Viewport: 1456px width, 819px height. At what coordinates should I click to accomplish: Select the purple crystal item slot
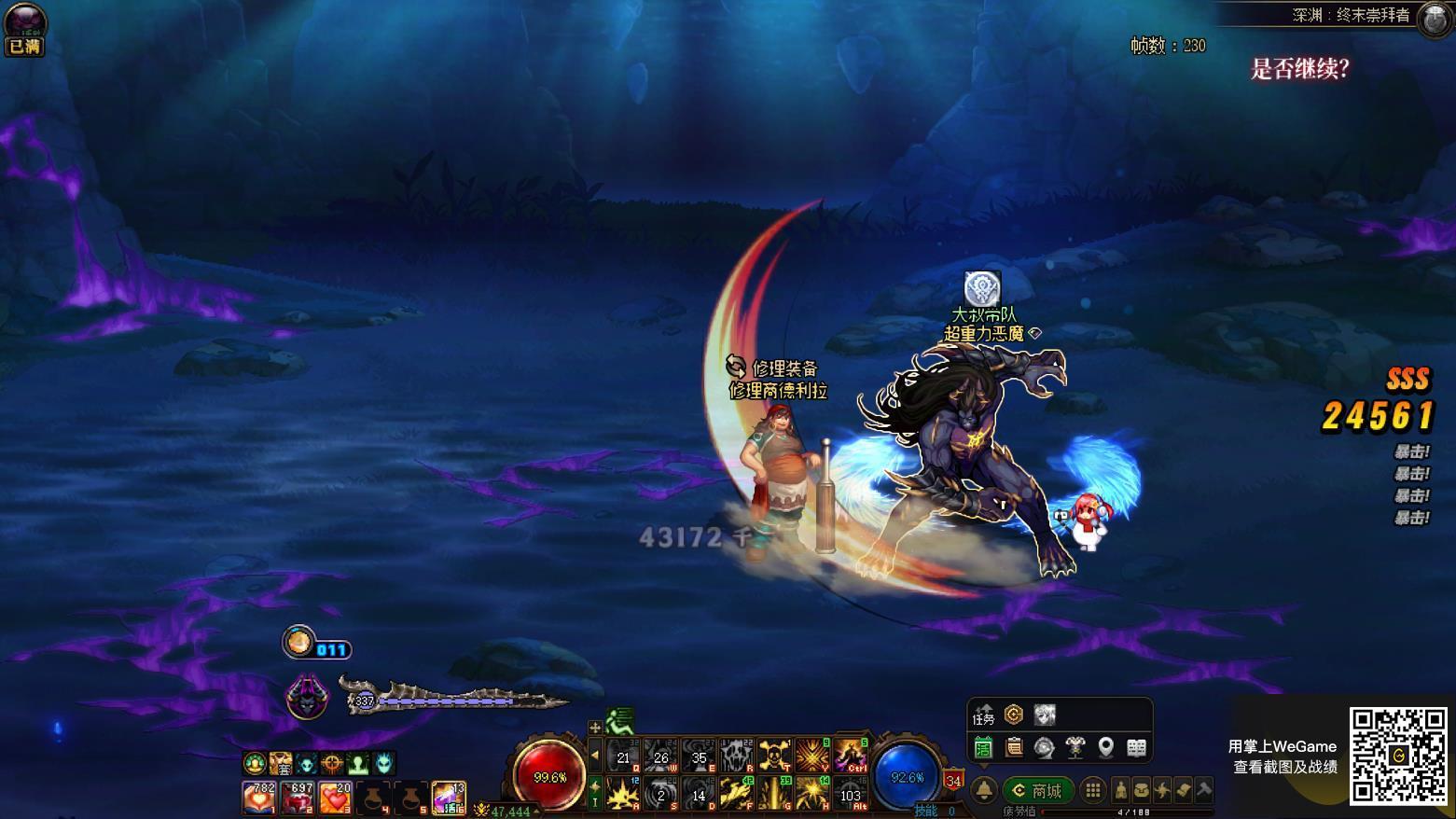(448, 798)
